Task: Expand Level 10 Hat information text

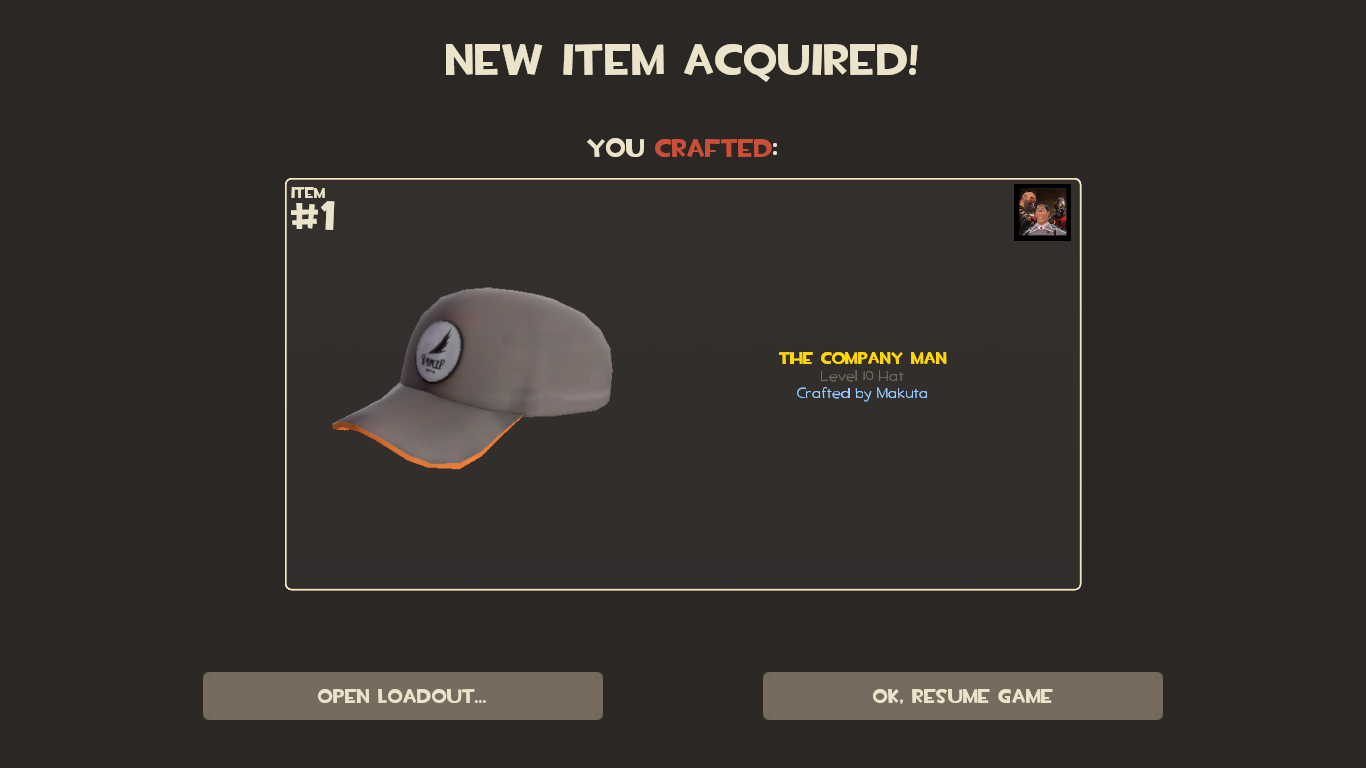Action: pyautogui.click(x=862, y=376)
